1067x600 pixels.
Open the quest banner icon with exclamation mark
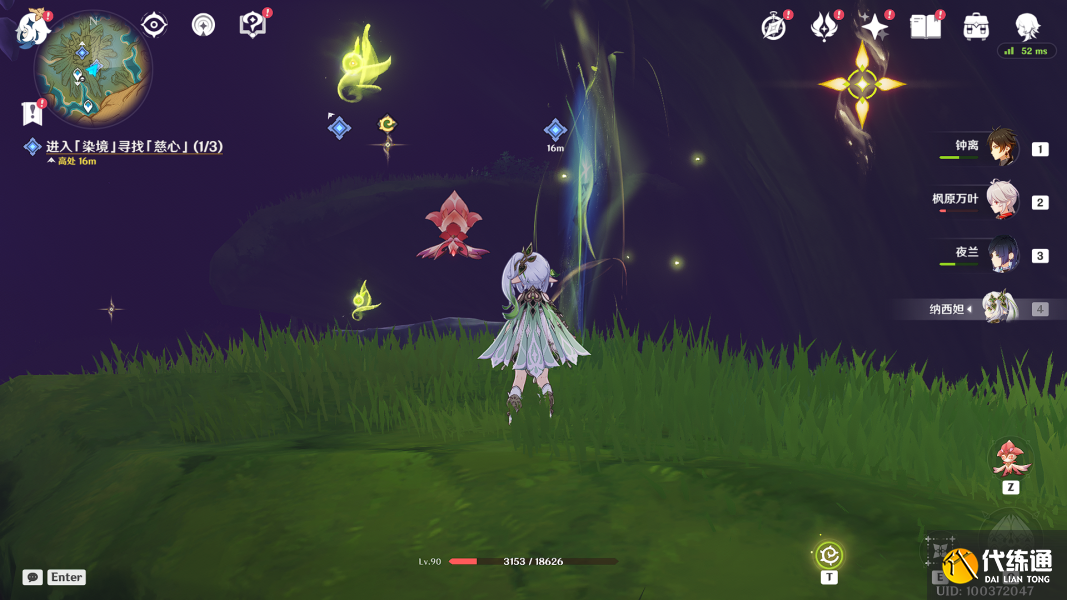(x=32, y=112)
